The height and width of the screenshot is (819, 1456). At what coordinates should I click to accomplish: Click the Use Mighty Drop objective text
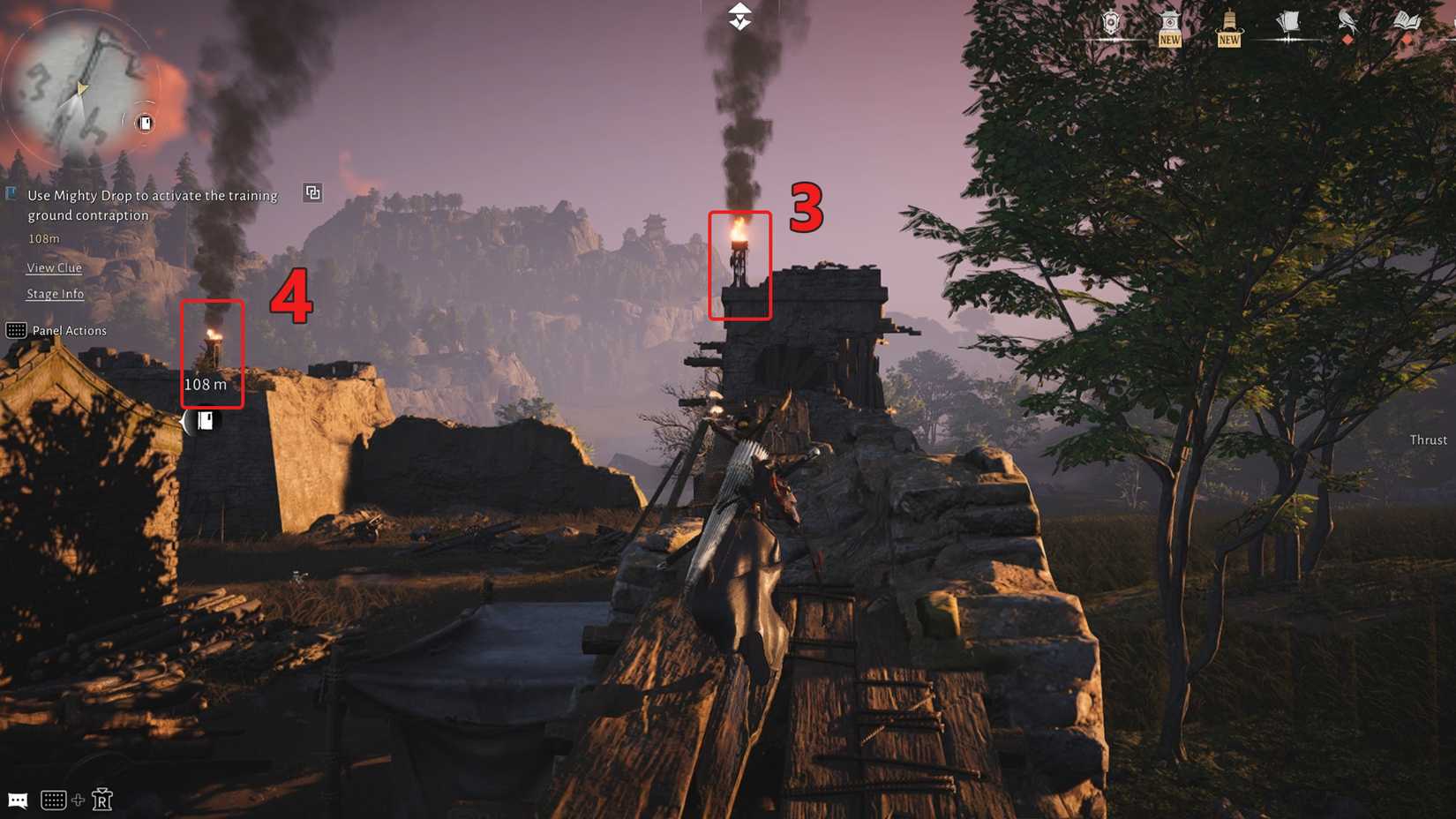pos(152,205)
